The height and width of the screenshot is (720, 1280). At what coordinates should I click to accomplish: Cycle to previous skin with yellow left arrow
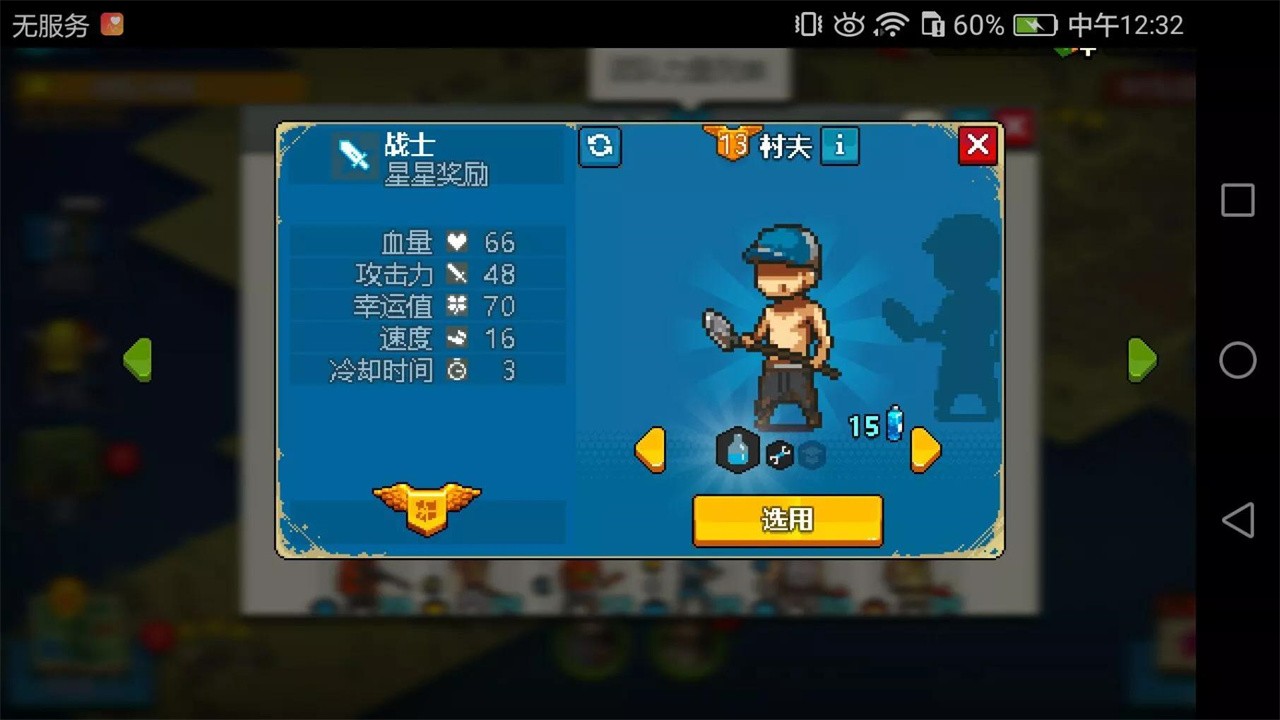click(x=652, y=450)
